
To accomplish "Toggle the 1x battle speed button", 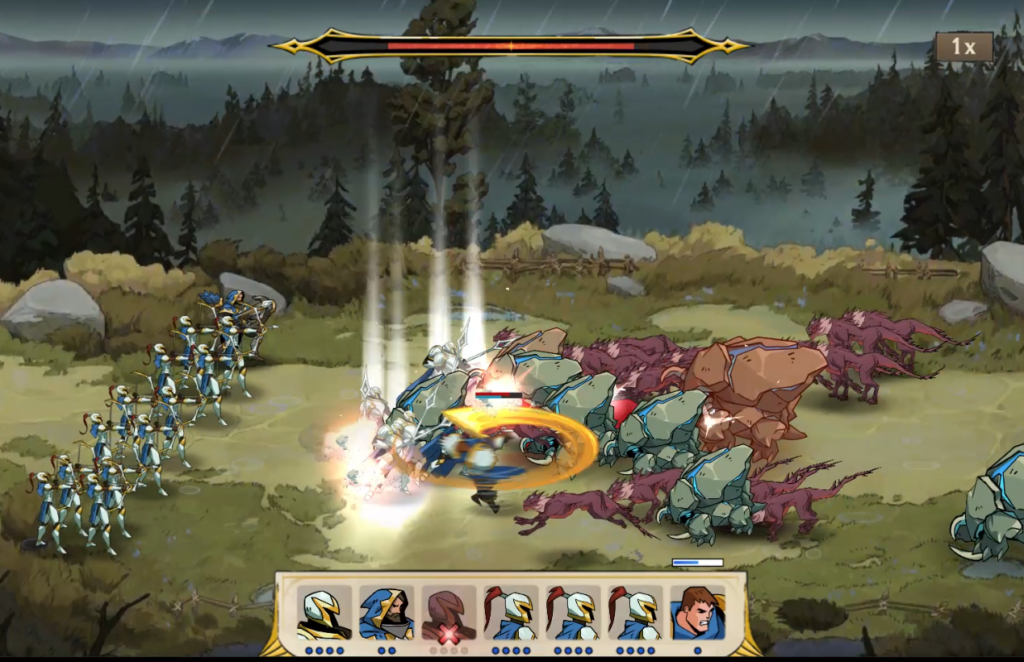I will (x=964, y=47).
